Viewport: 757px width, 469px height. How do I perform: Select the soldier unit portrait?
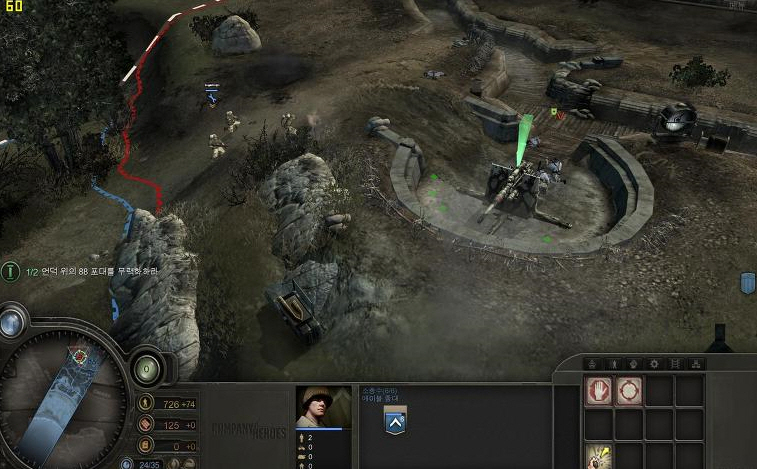point(323,407)
